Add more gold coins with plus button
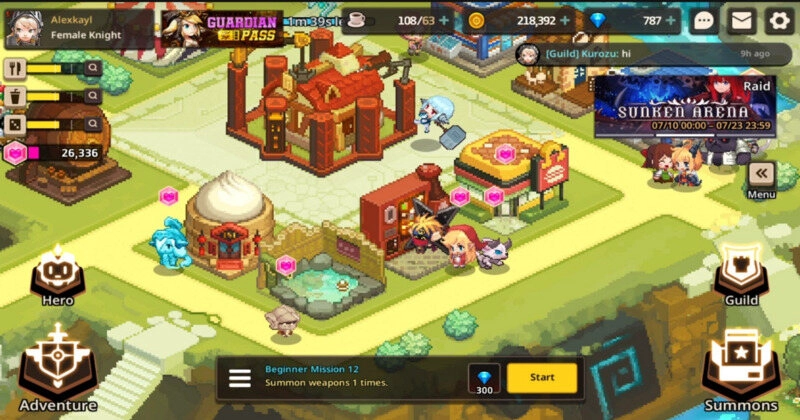Viewport: 800px width, 420px height. coord(566,20)
